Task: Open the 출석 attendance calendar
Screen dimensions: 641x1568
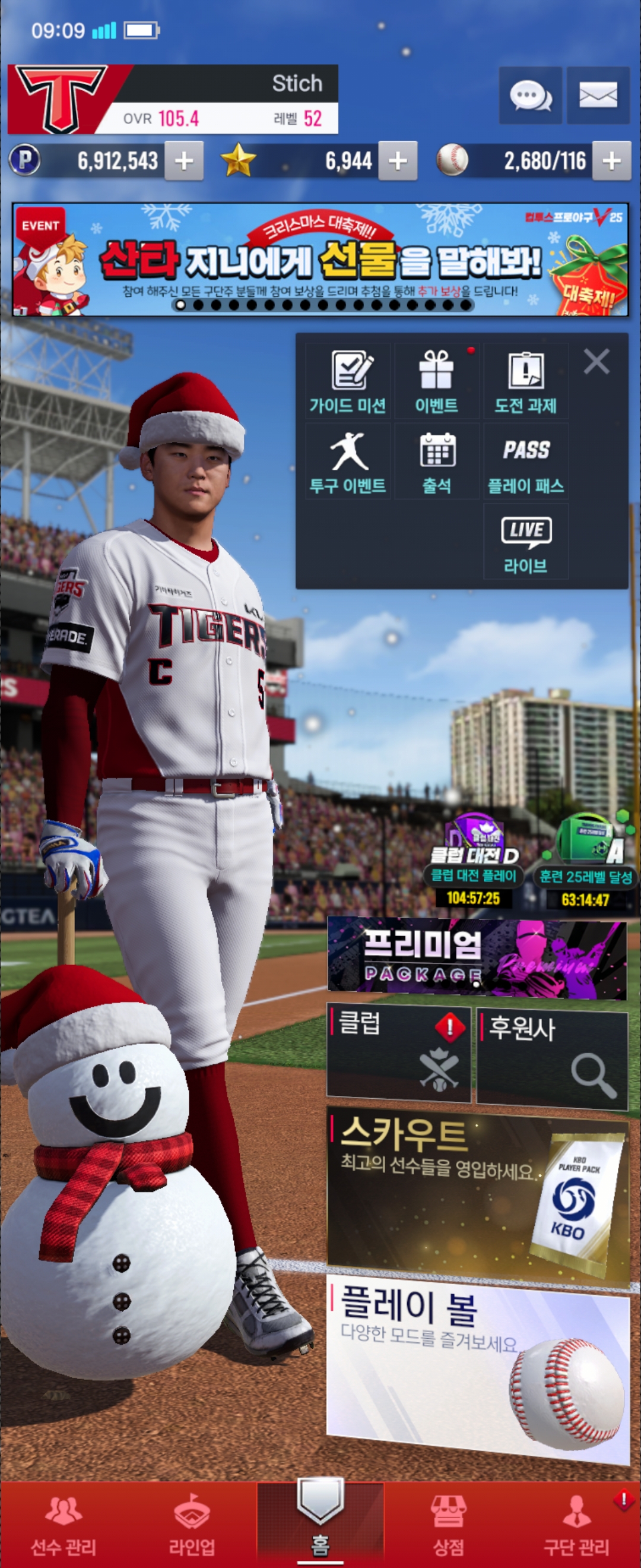Action: pos(437,462)
